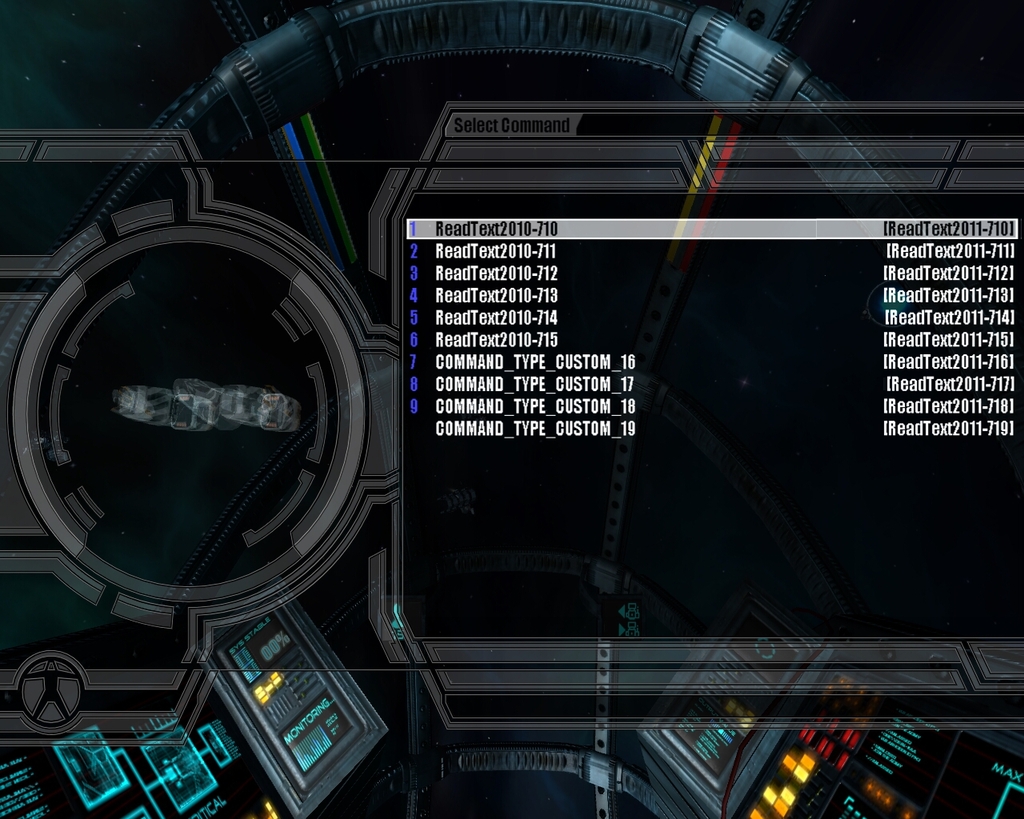Viewport: 1024px width, 819px height.
Task: Choose the ReadText2010-714 list row
Action: [496, 318]
